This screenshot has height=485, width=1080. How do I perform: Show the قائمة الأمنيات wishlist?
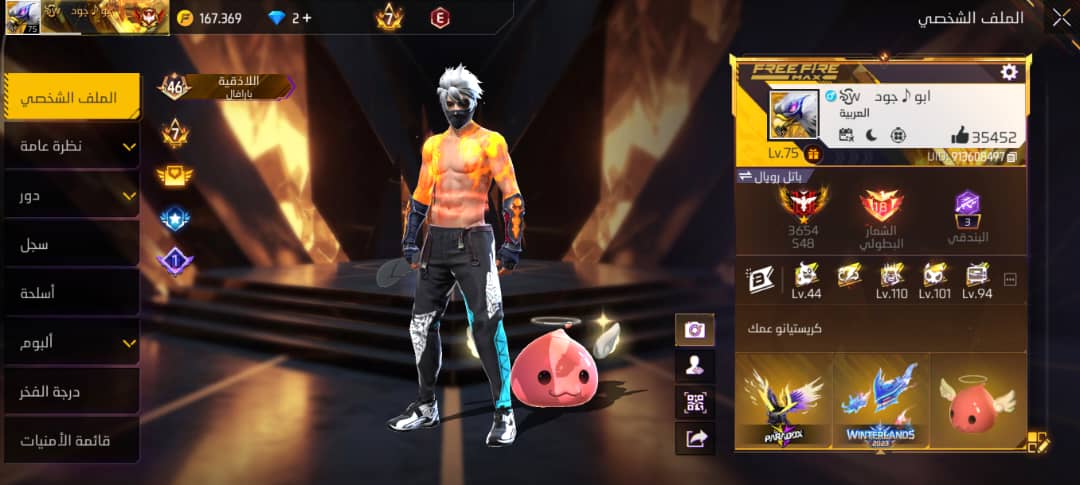point(70,440)
